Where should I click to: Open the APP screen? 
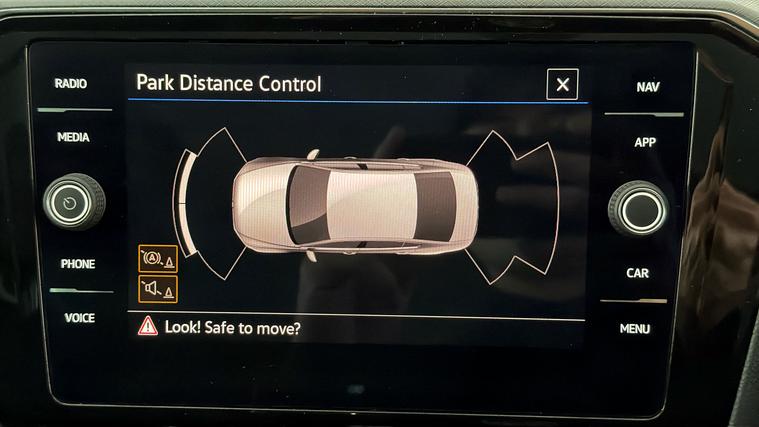point(645,143)
